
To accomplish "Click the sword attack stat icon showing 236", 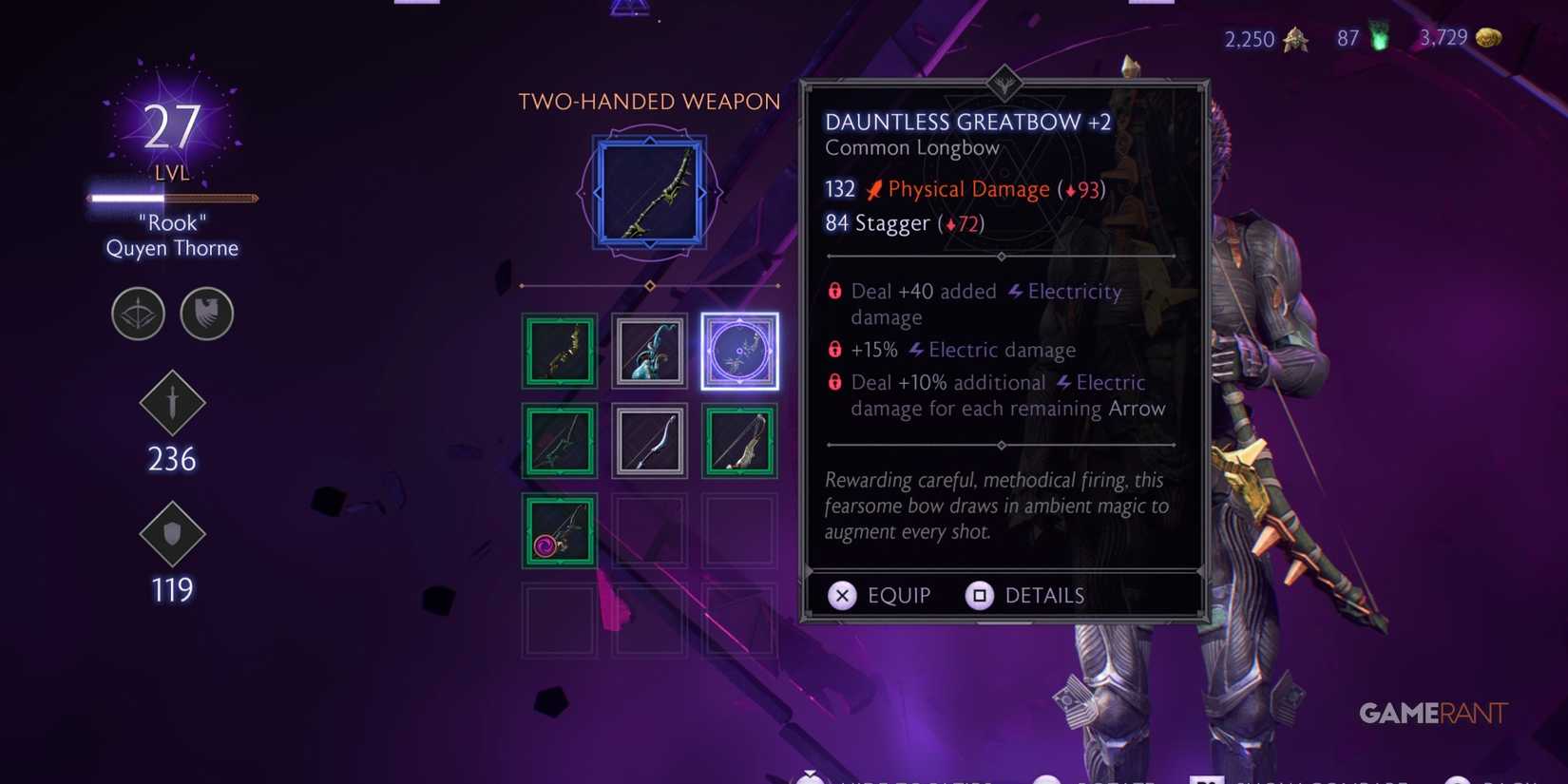I will pyautogui.click(x=172, y=404).
